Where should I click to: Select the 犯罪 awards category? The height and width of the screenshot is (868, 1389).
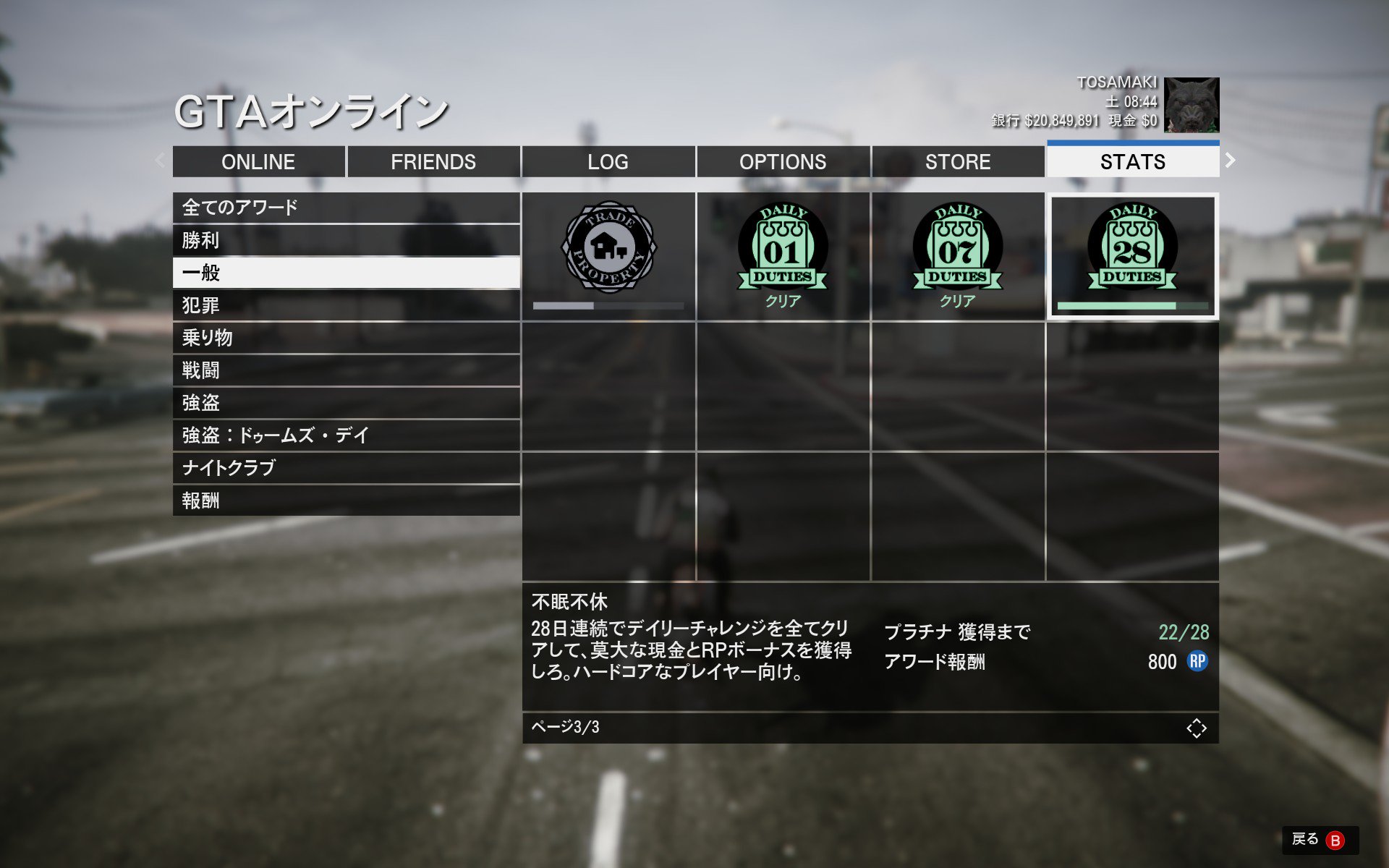pyautogui.click(x=346, y=305)
